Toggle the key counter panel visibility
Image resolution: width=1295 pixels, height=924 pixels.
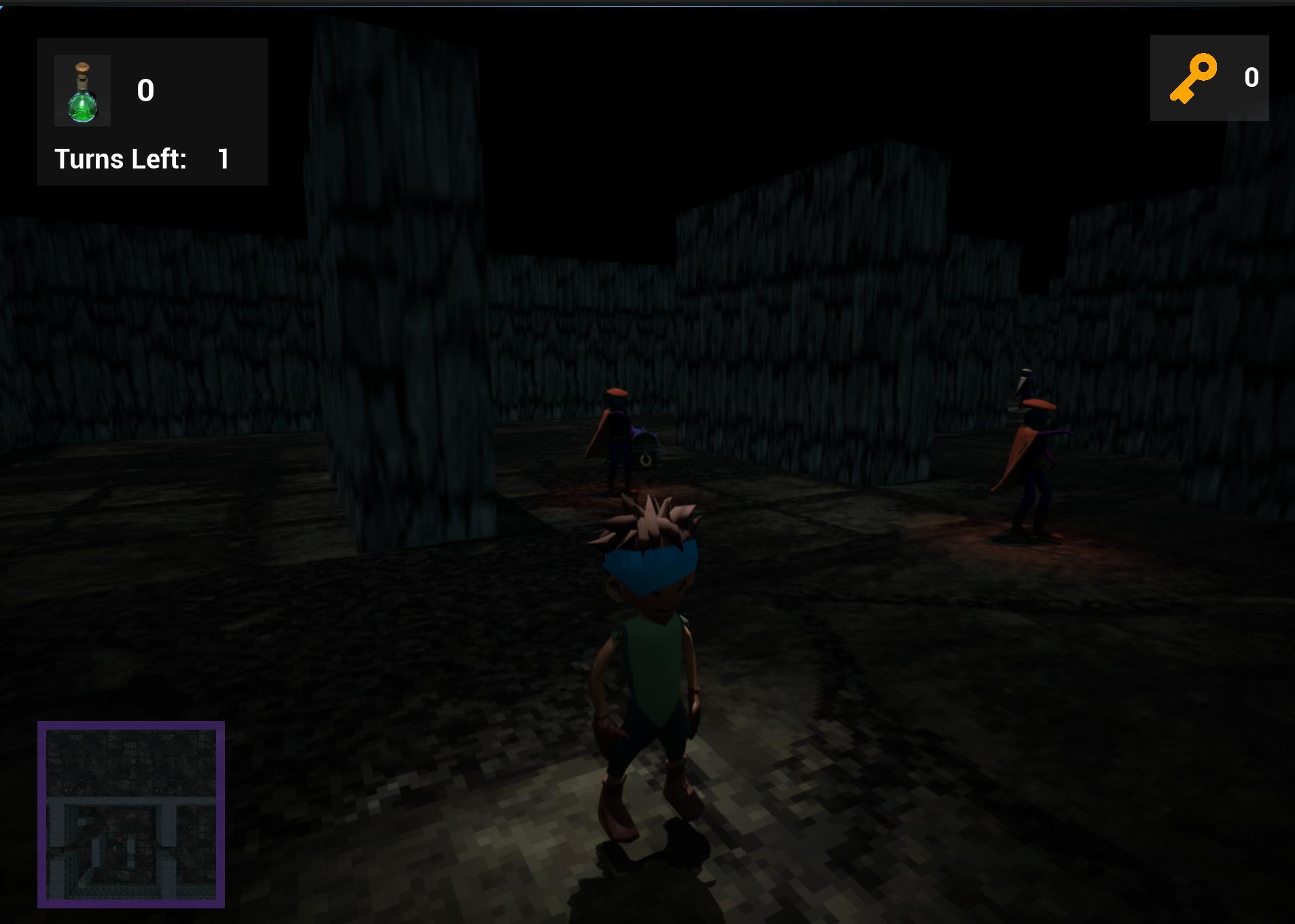pos(1210,78)
